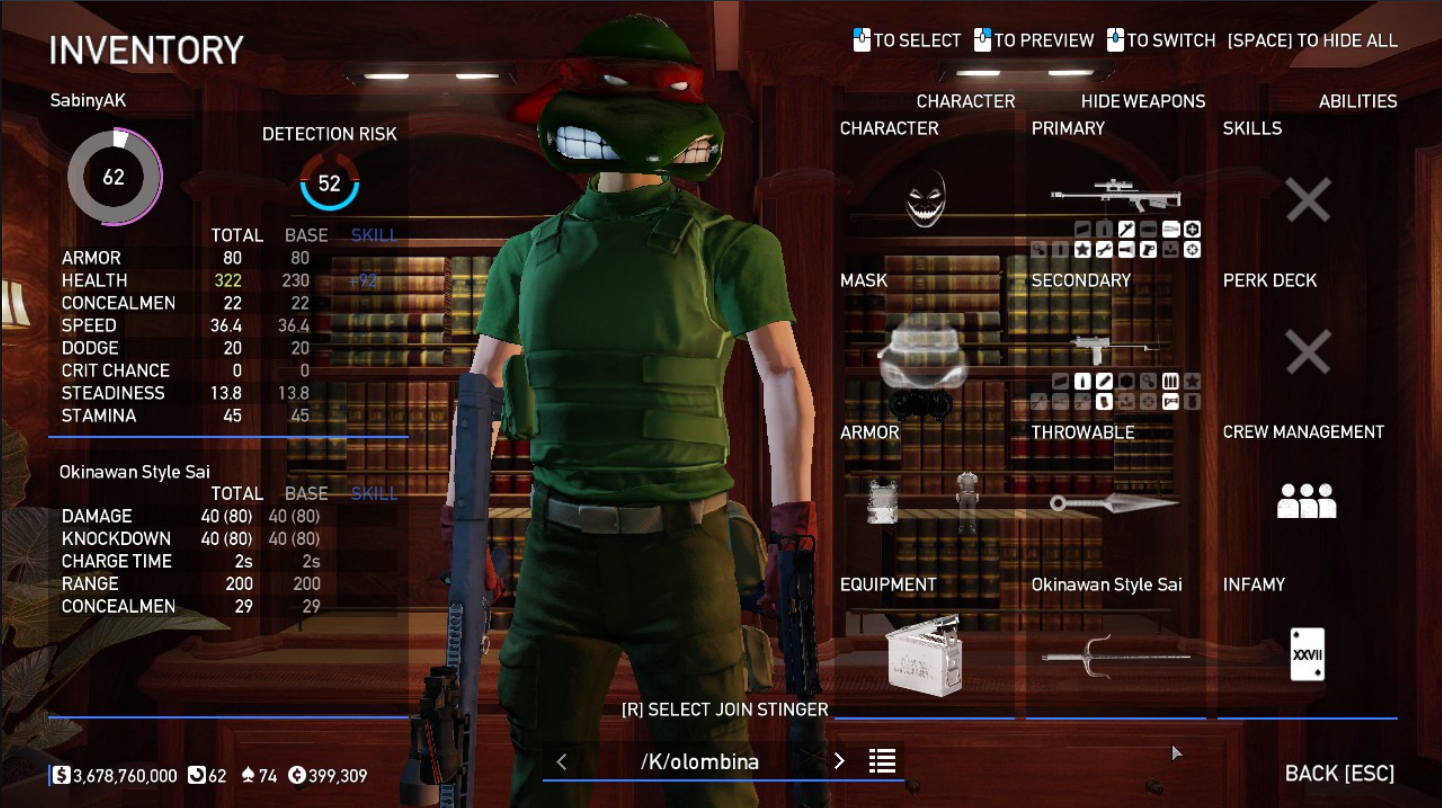
Task: Open the Perk Deck slot
Action: (1307, 353)
